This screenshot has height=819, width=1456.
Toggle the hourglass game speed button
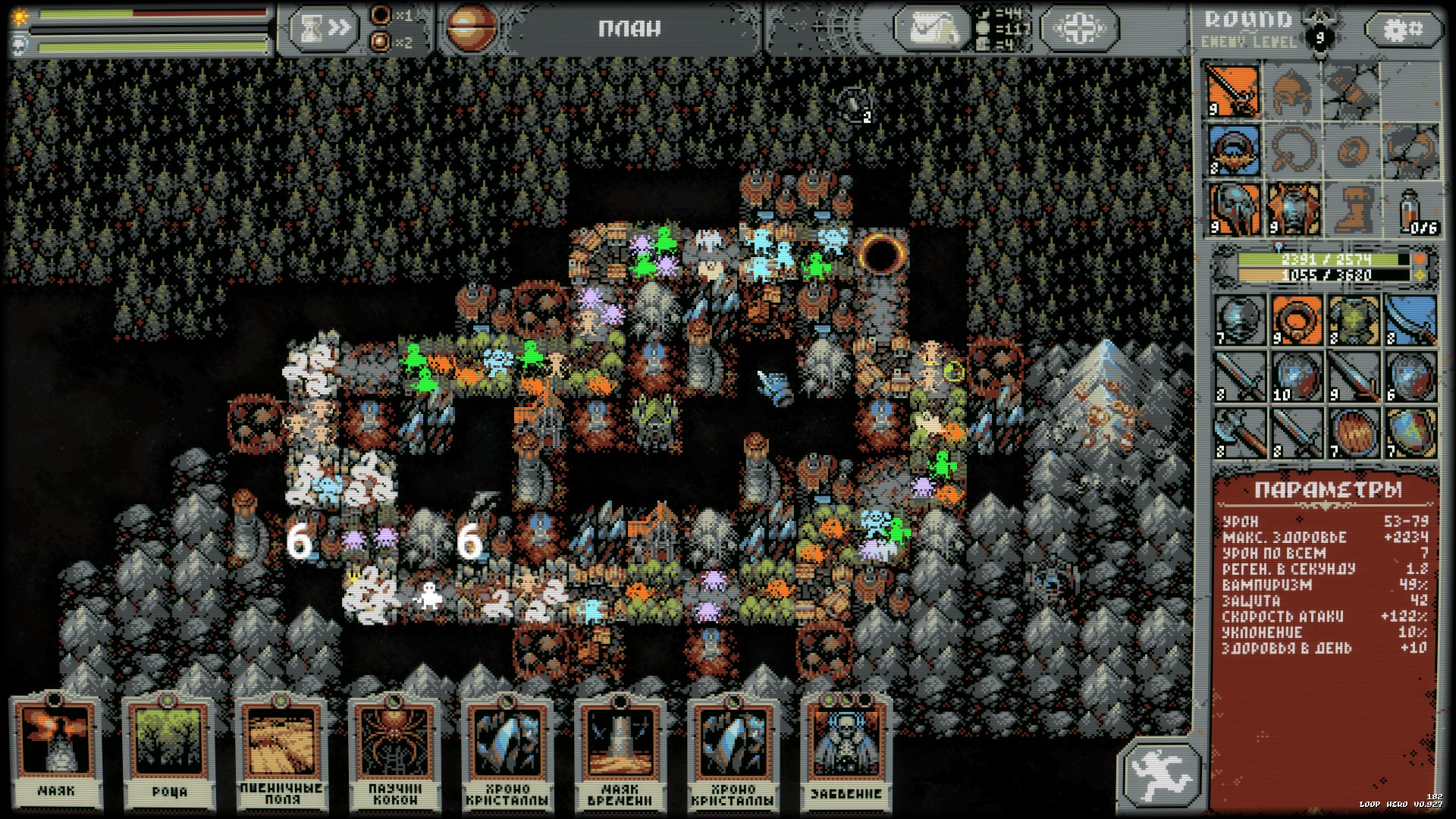(x=324, y=29)
